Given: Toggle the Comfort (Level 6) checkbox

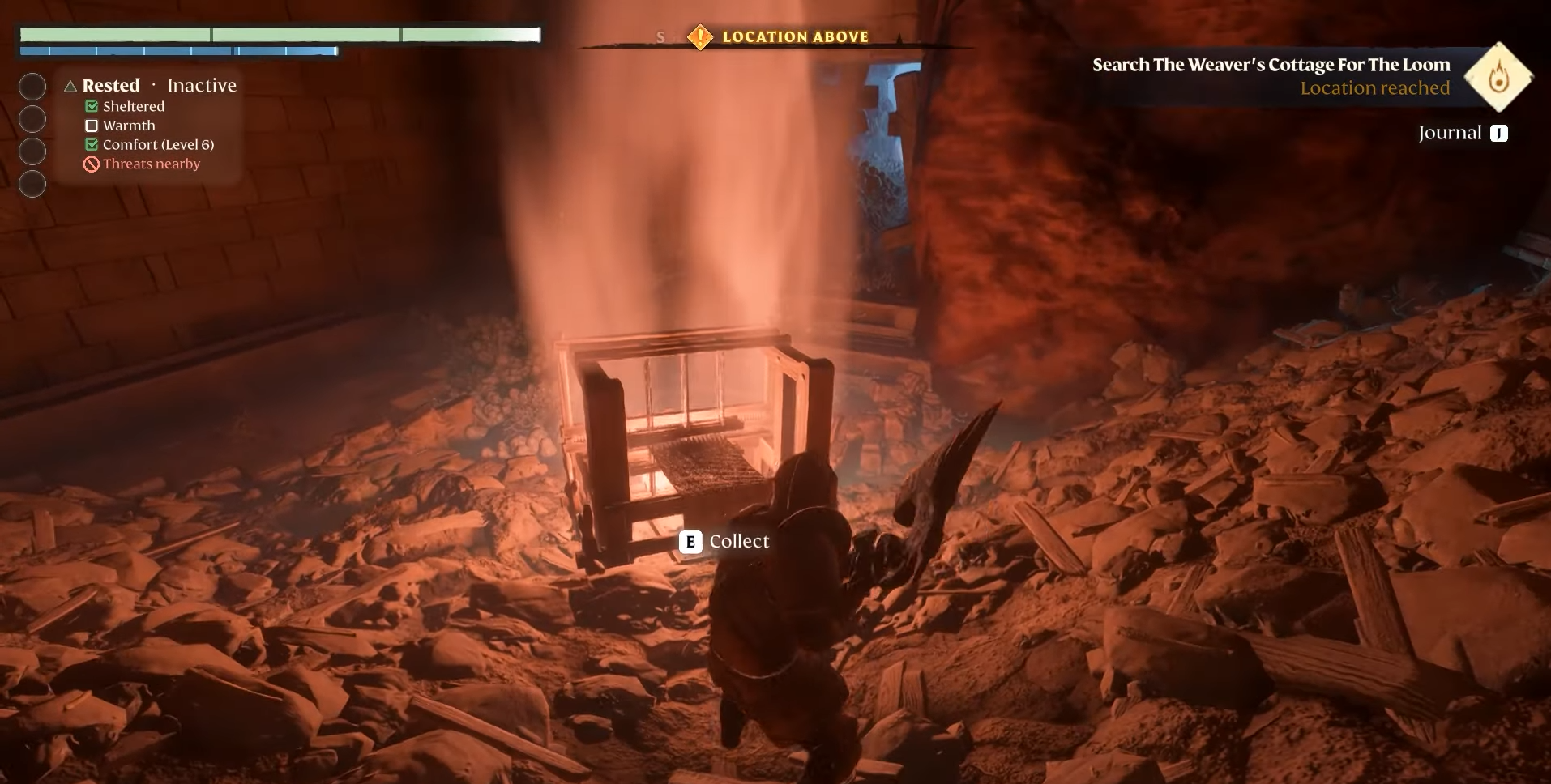Looking at the screenshot, I should (x=91, y=144).
